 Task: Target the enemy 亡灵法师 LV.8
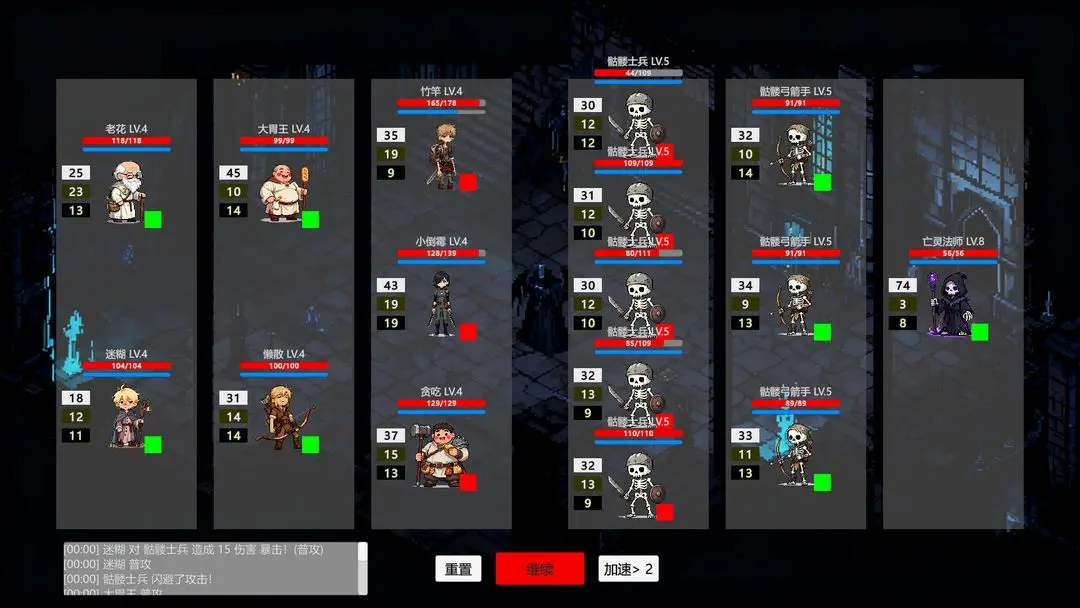(x=951, y=304)
